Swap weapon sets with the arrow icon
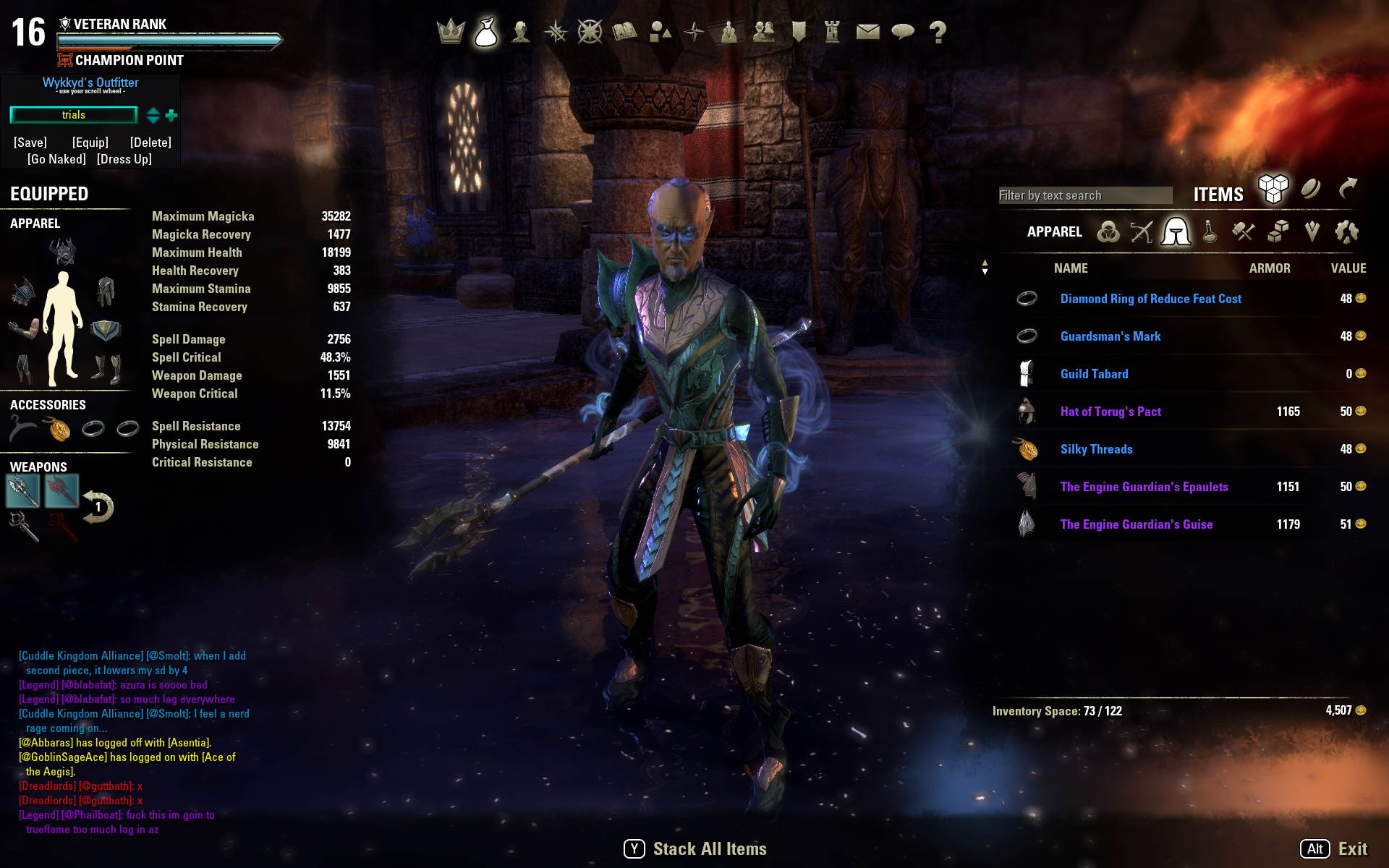The width and height of the screenshot is (1389, 868). 98,507
